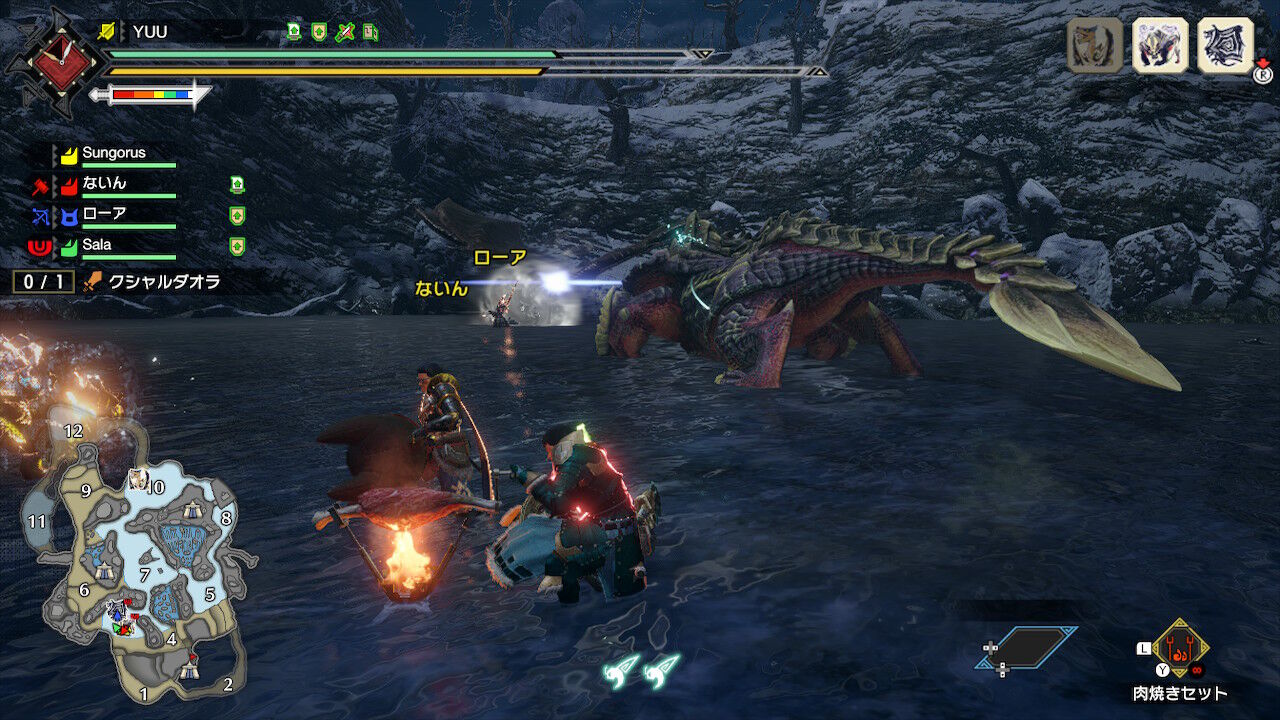Select the main camp tent with red flag
This screenshot has width=1280, height=720.
pos(189,671)
